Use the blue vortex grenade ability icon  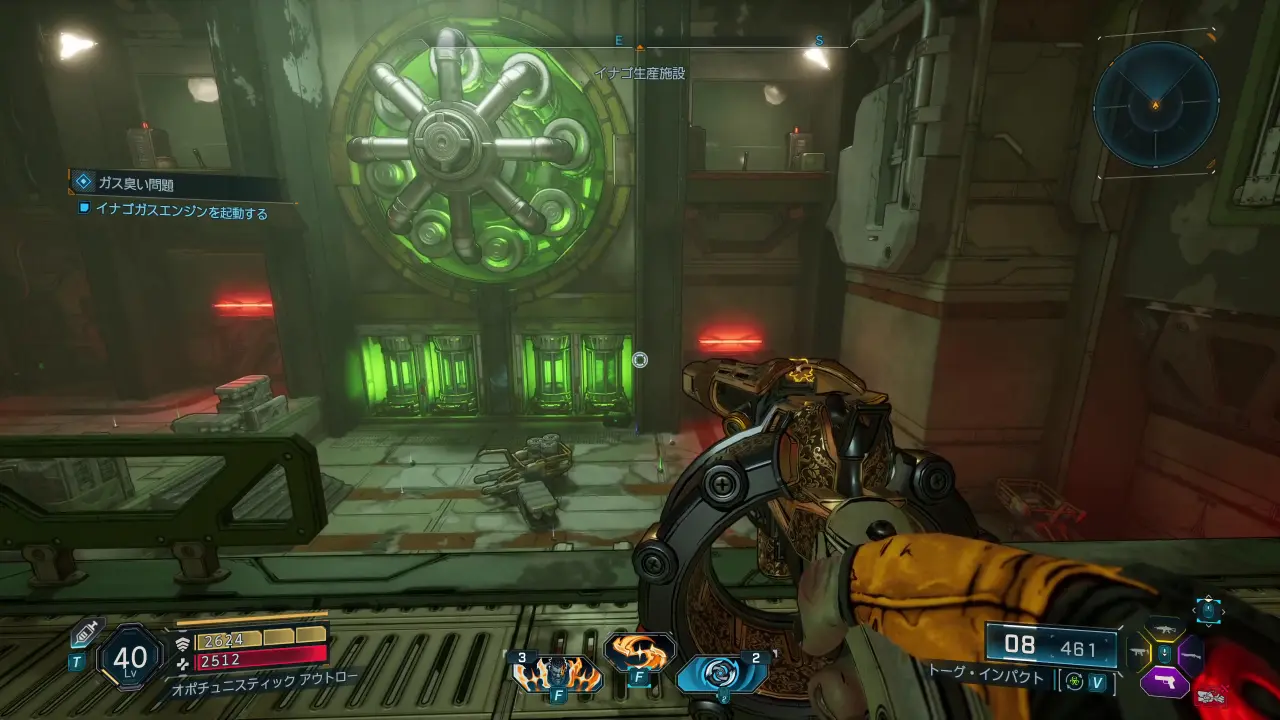pyautogui.click(x=721, y=674)
